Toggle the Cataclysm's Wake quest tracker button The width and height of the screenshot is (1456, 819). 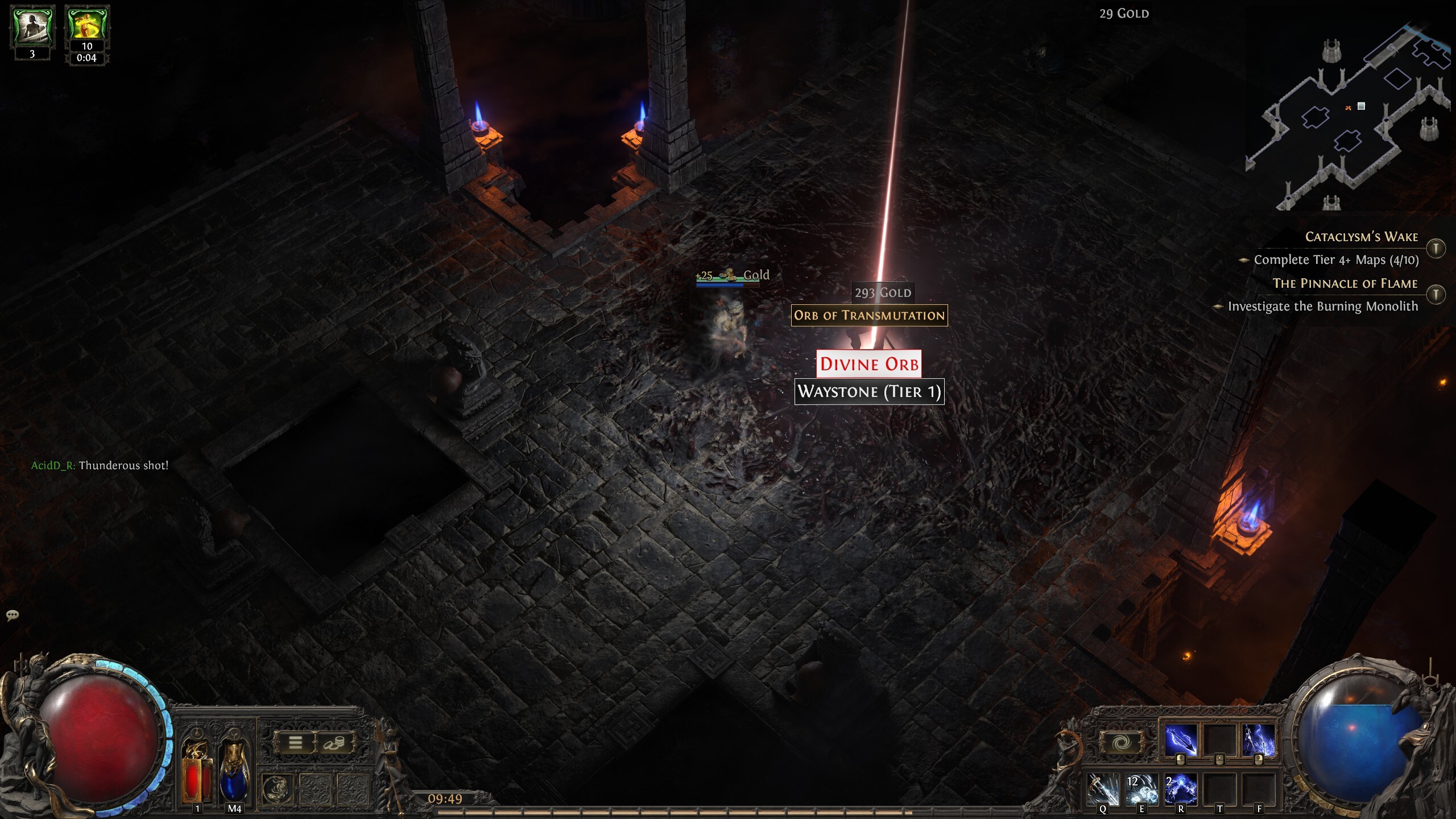1436,248
